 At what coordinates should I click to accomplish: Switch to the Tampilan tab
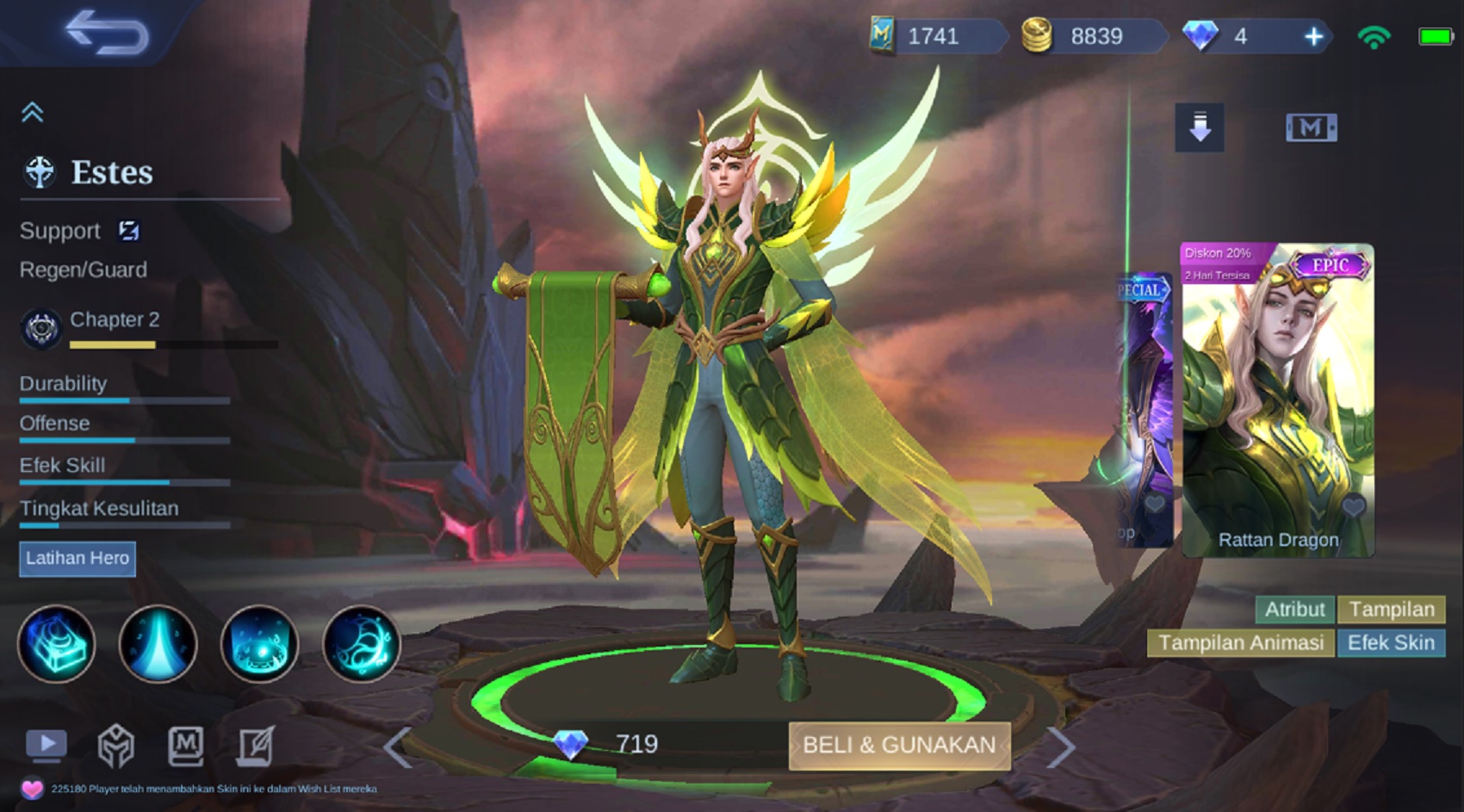pyautogui.click(x=1390, y=610)
